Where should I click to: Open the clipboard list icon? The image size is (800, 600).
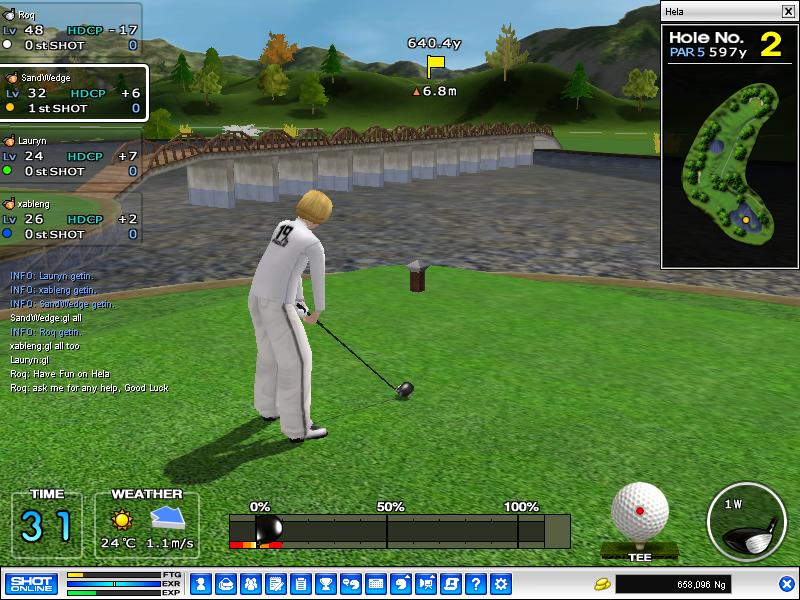pos(300,584)
